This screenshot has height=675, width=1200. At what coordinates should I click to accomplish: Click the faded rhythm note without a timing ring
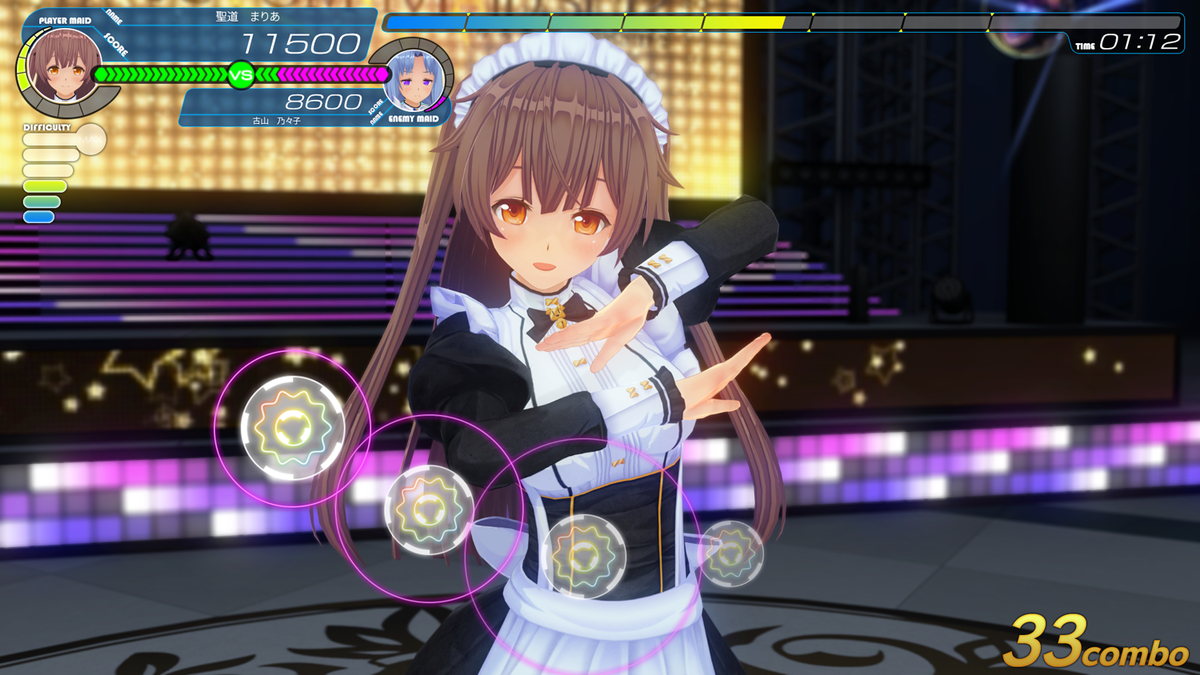pos(731,553)
